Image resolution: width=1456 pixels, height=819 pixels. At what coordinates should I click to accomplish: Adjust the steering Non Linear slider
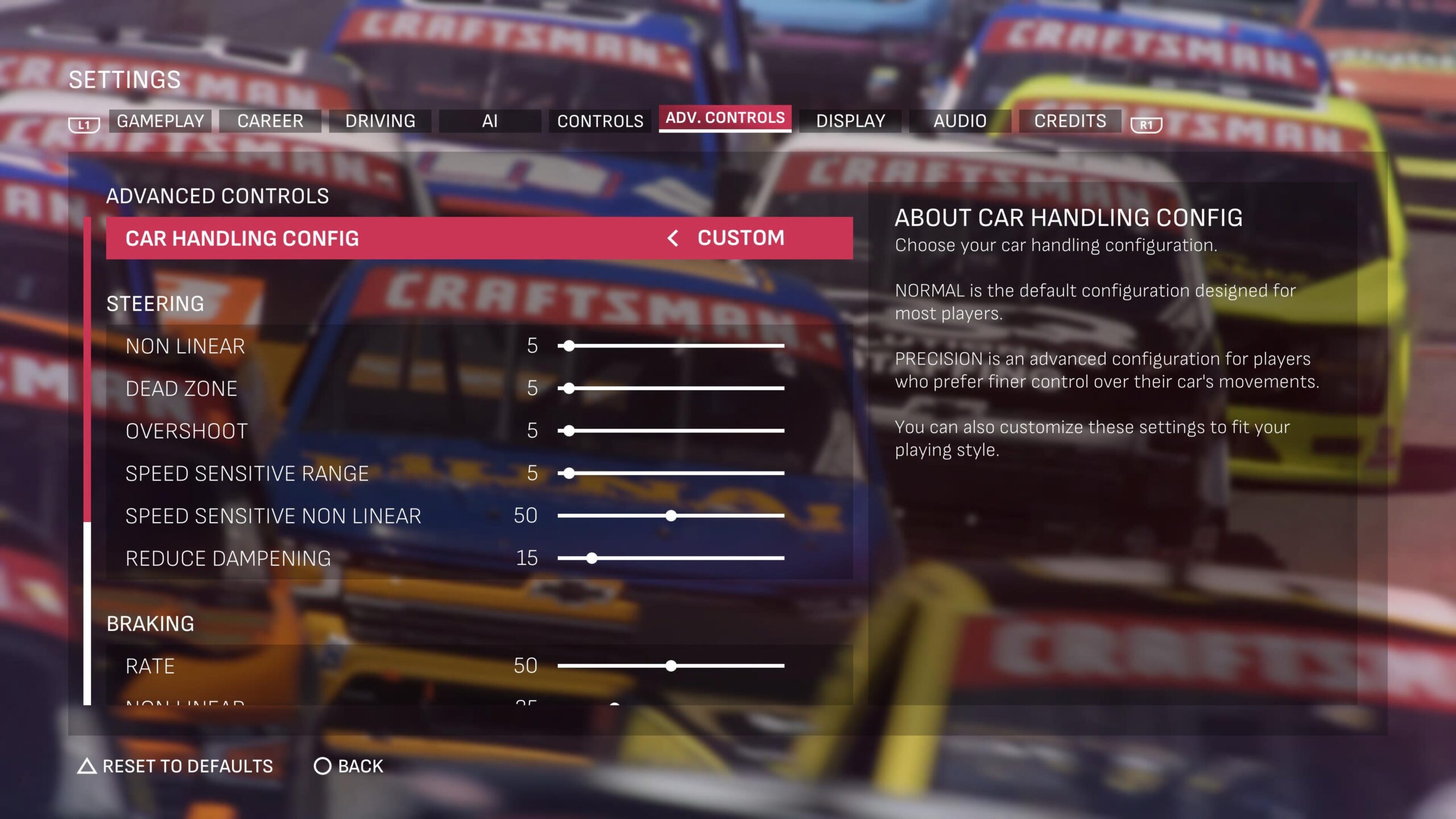pyautogui.click(x=569, y=346)
